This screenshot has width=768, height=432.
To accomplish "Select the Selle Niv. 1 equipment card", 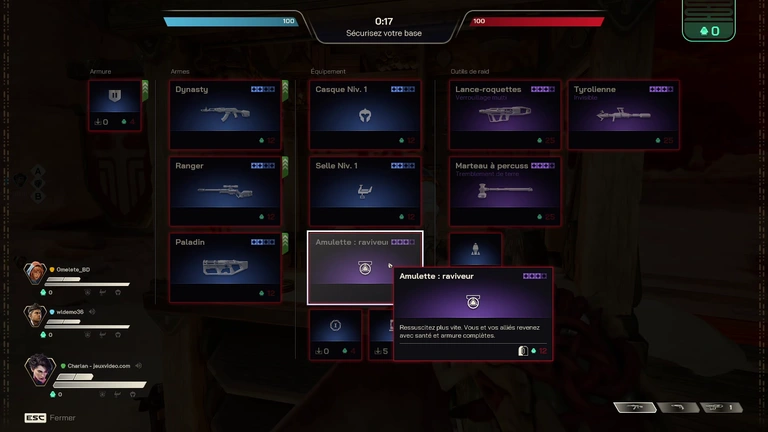I will tap(364, 190).
